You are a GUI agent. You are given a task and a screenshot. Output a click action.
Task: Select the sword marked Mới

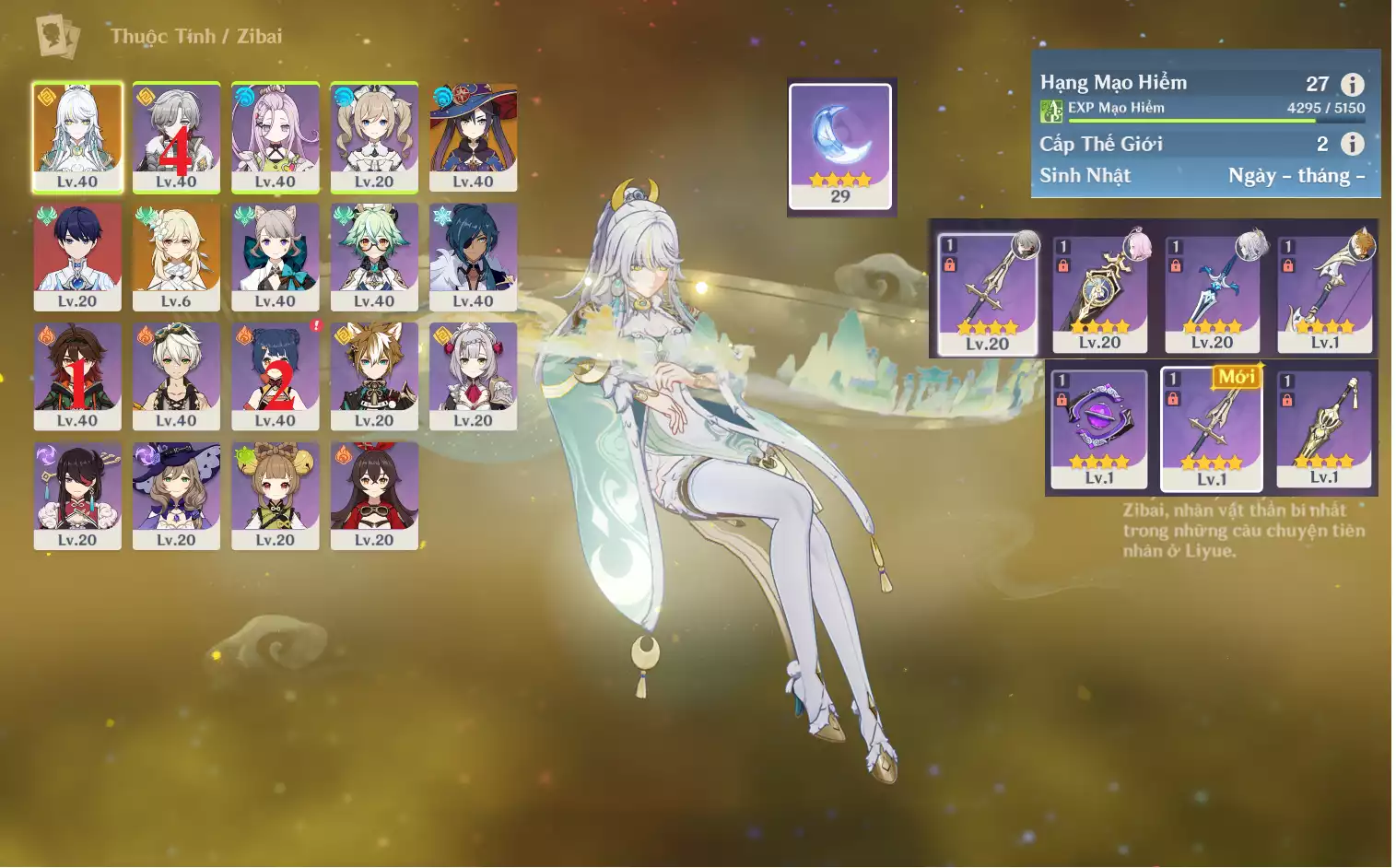pos(1212,428)
